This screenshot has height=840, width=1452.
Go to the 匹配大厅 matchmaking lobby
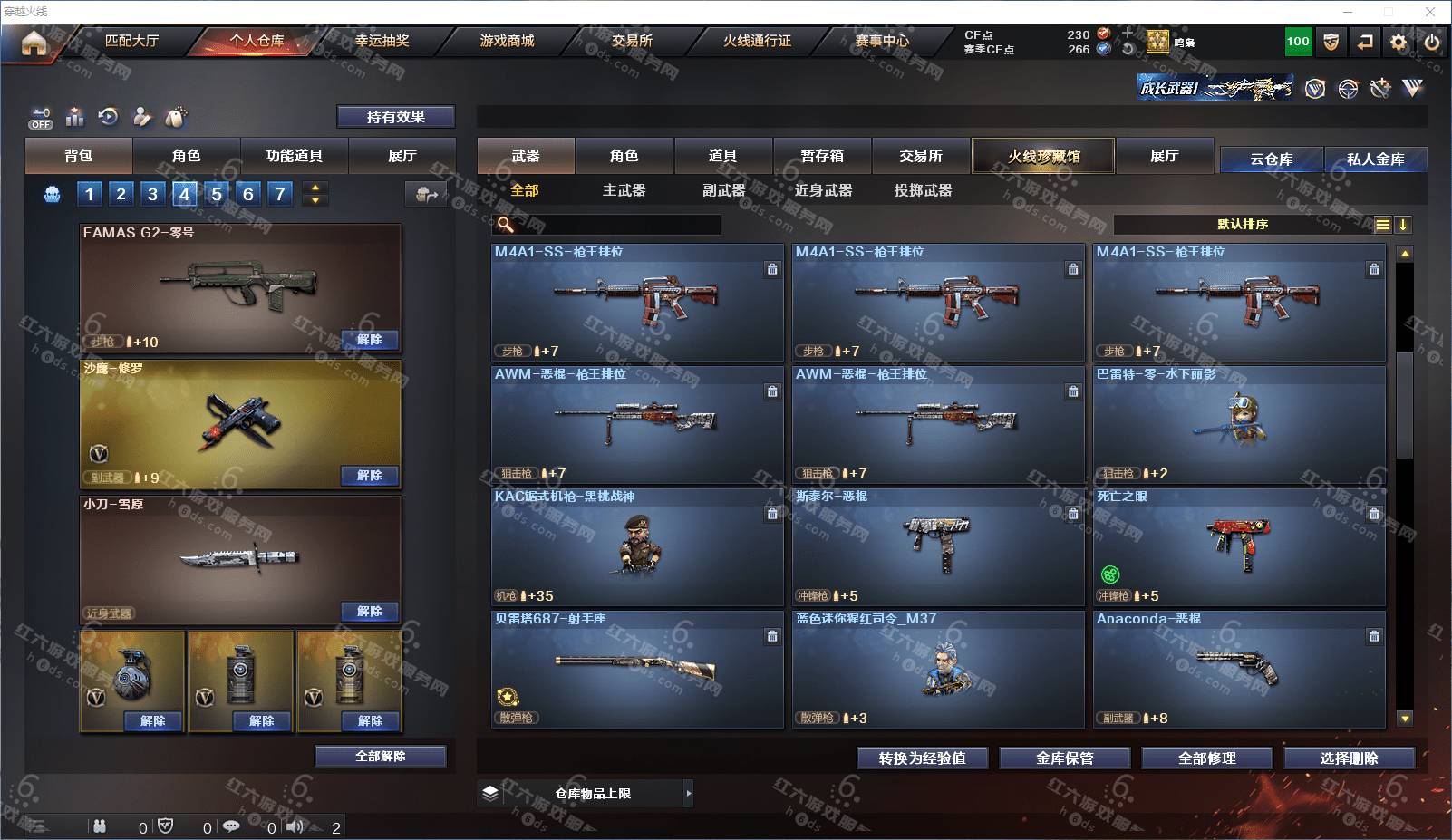[x=131, y=41]
